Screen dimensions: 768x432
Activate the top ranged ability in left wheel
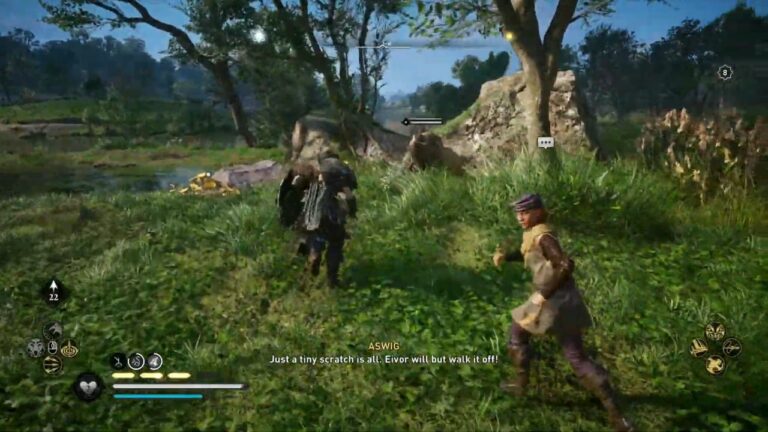53,330
